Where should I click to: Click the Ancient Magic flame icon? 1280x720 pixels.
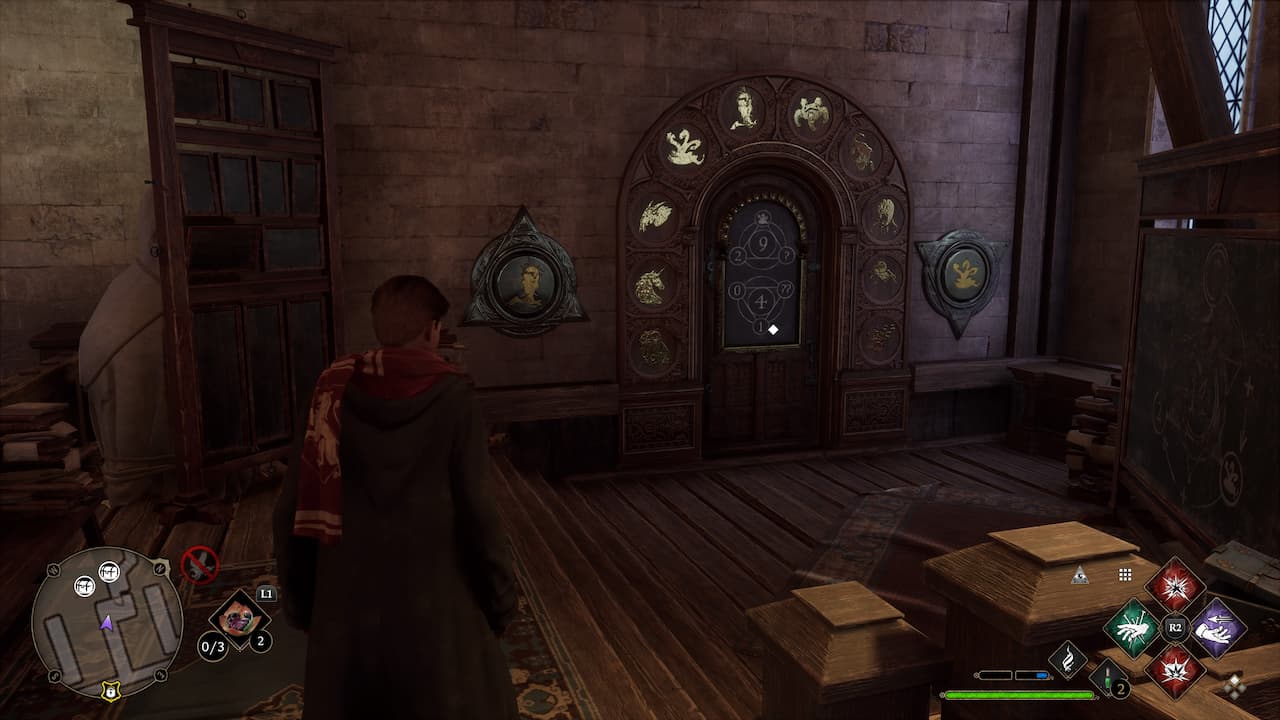click(1067, 657)
